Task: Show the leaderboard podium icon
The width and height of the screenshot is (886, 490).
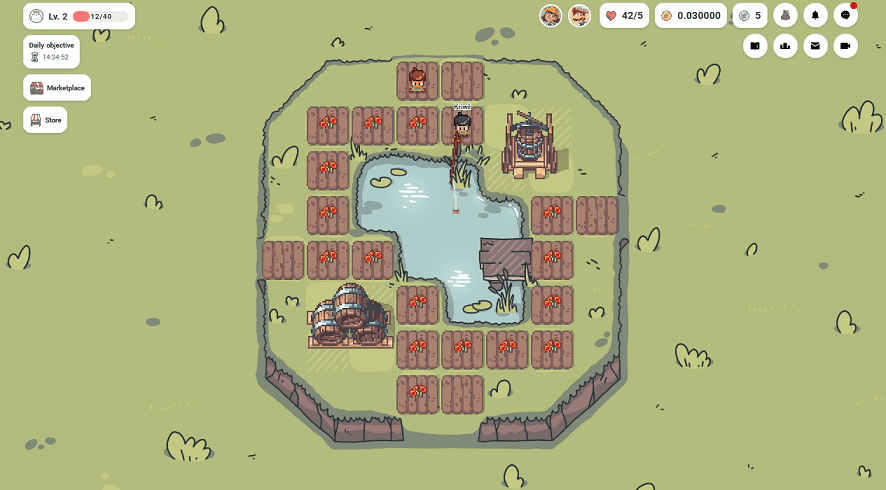Action: point(785,45)
